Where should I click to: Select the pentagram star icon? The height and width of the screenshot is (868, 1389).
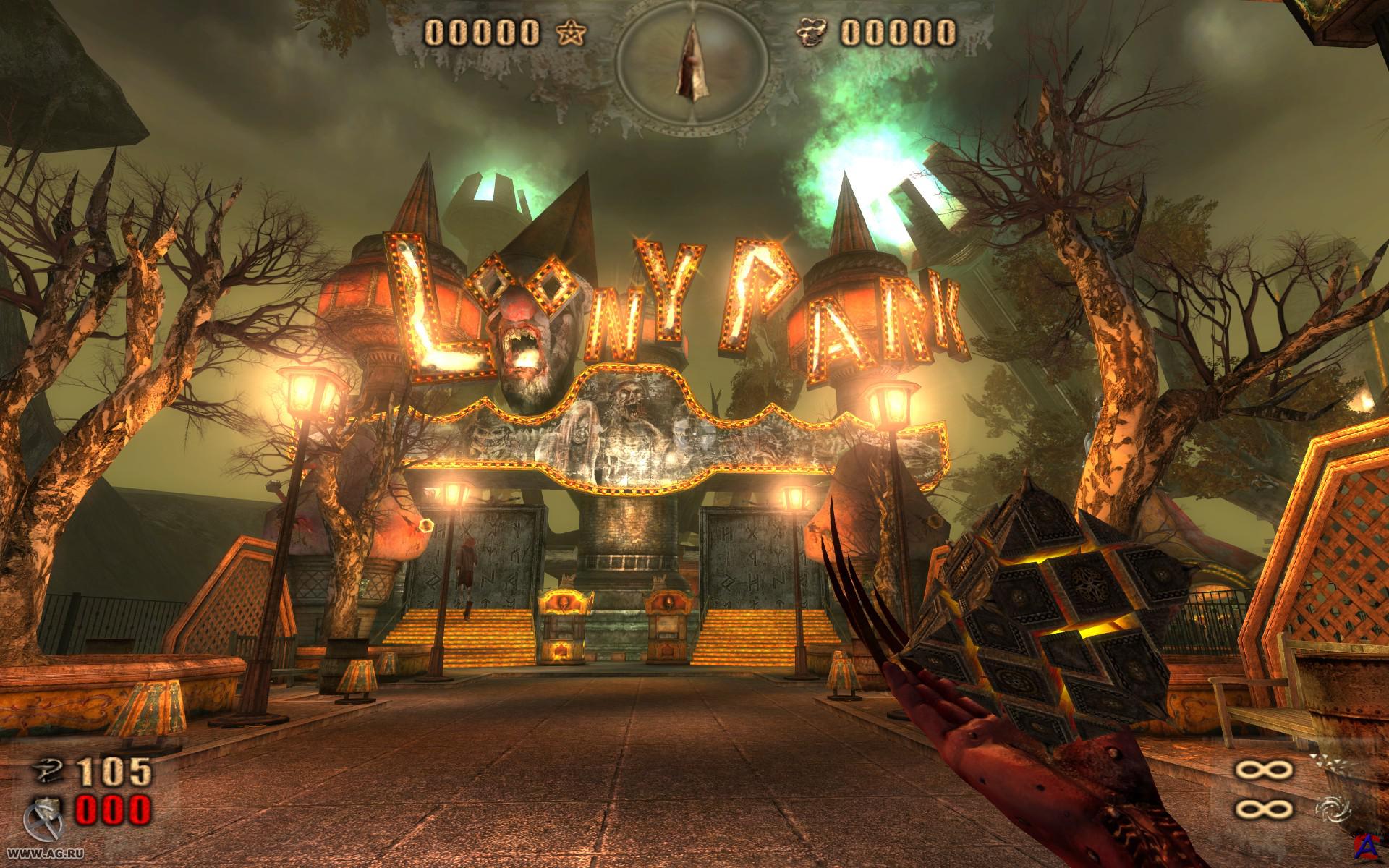(x=570, y=32)
